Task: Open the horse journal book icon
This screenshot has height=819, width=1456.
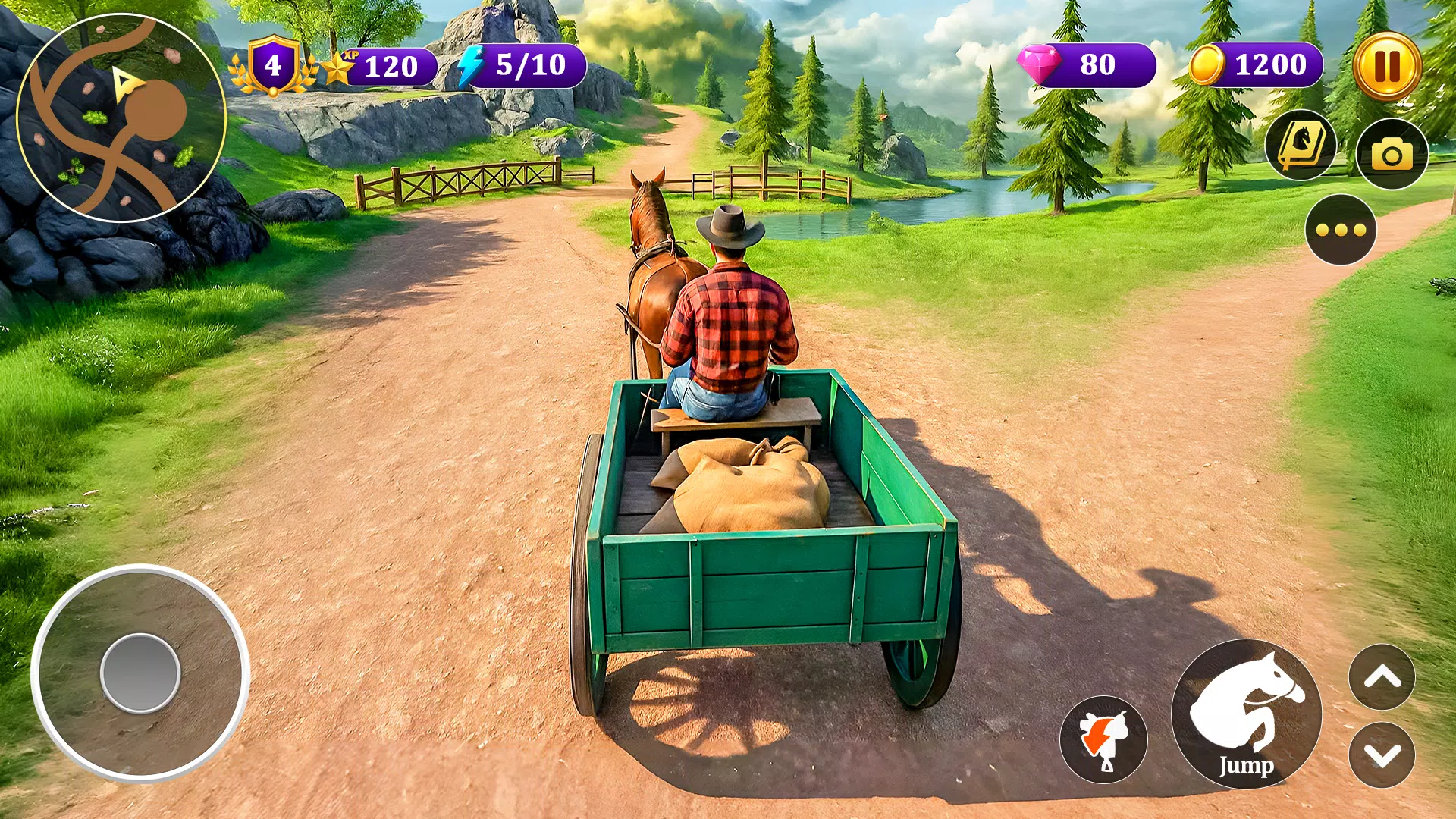Action: coord(1301,146)
